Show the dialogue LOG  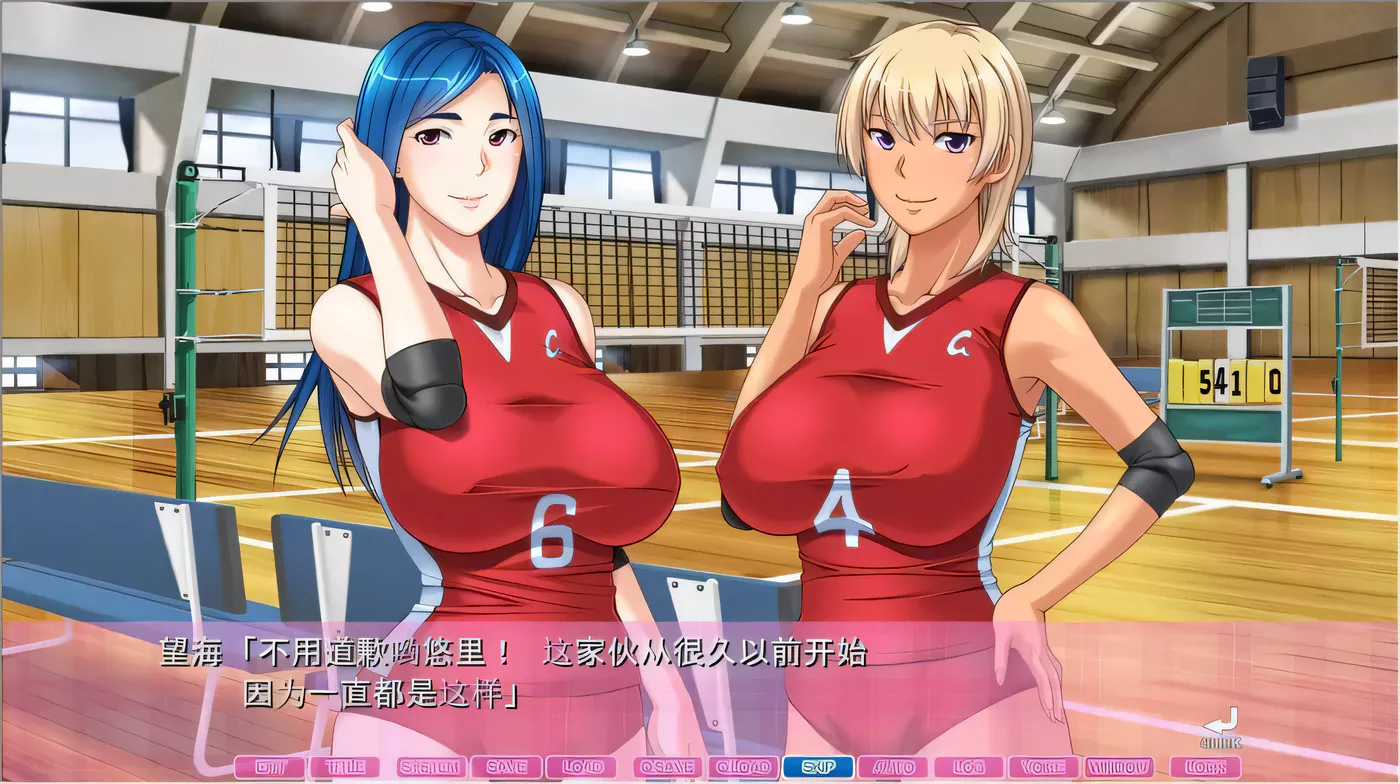pyautogui.click(x=967, y=768)
